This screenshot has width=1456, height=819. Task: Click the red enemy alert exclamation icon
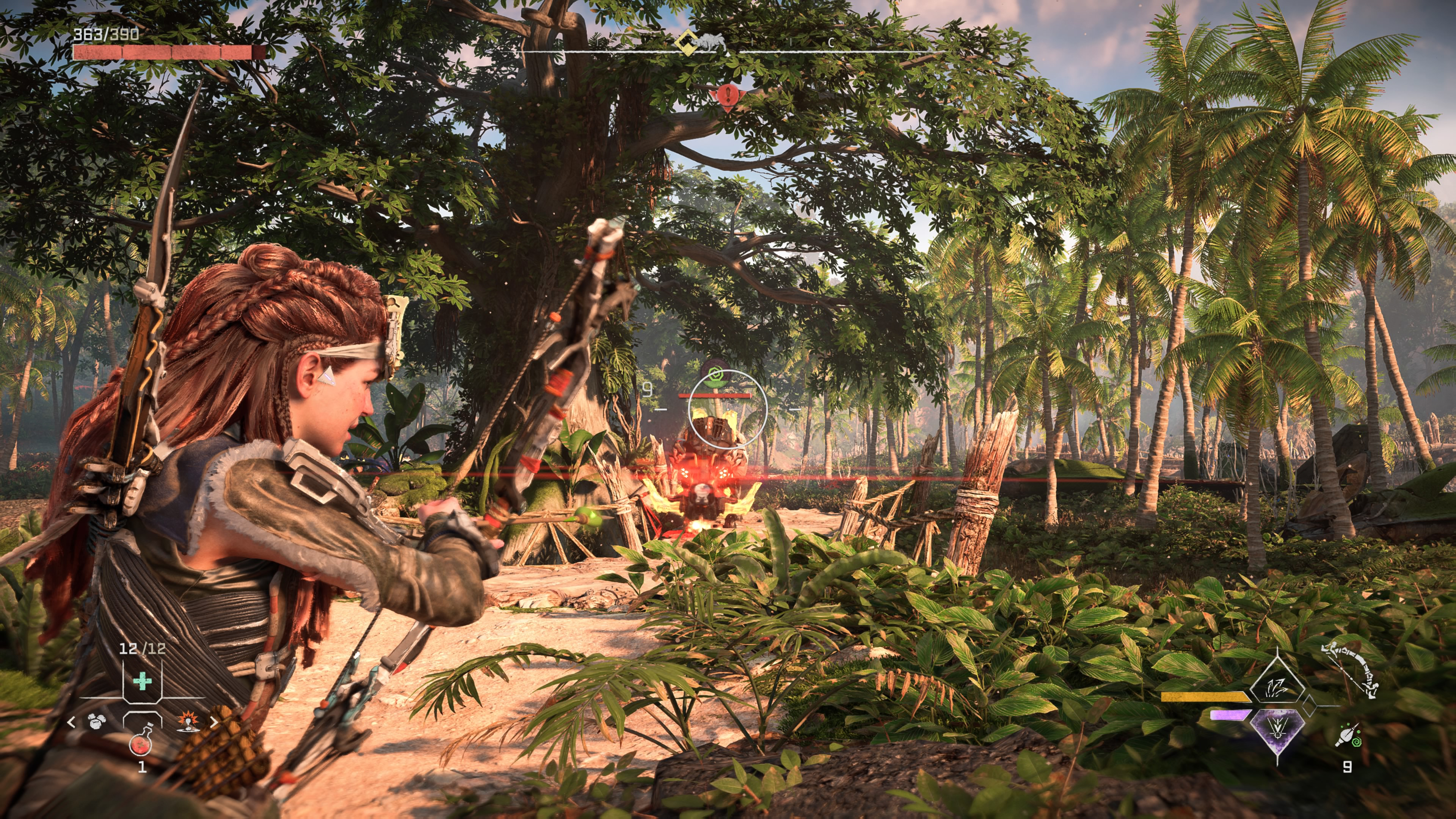tap(728, 95)
